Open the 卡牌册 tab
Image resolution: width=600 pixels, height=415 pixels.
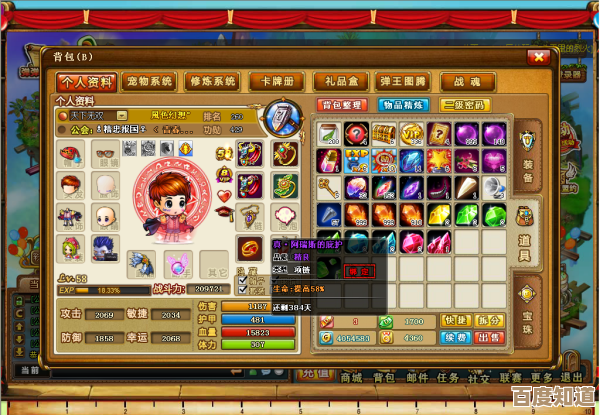275,81
